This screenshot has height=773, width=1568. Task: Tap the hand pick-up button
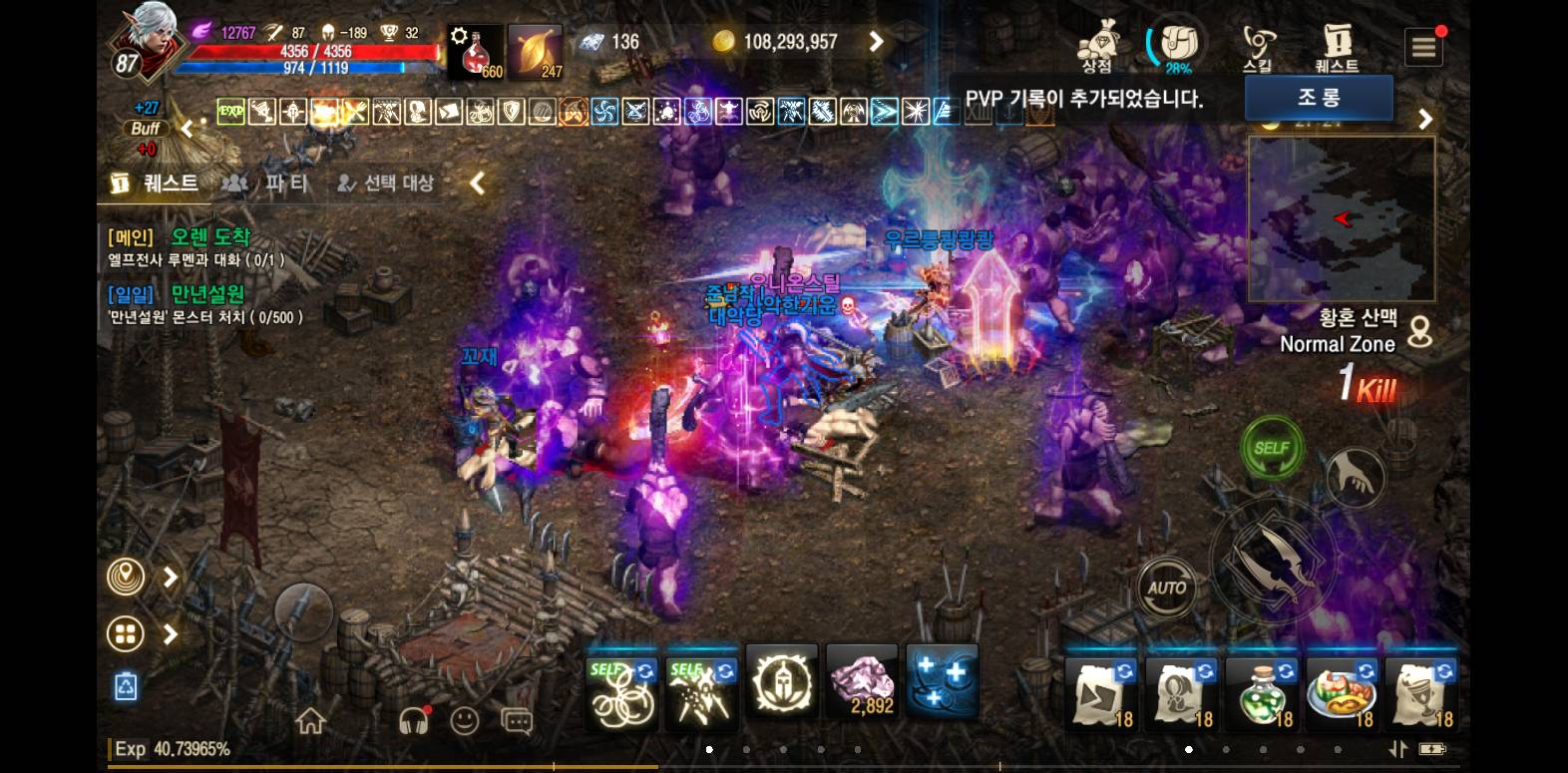[x=1355, y=476]
